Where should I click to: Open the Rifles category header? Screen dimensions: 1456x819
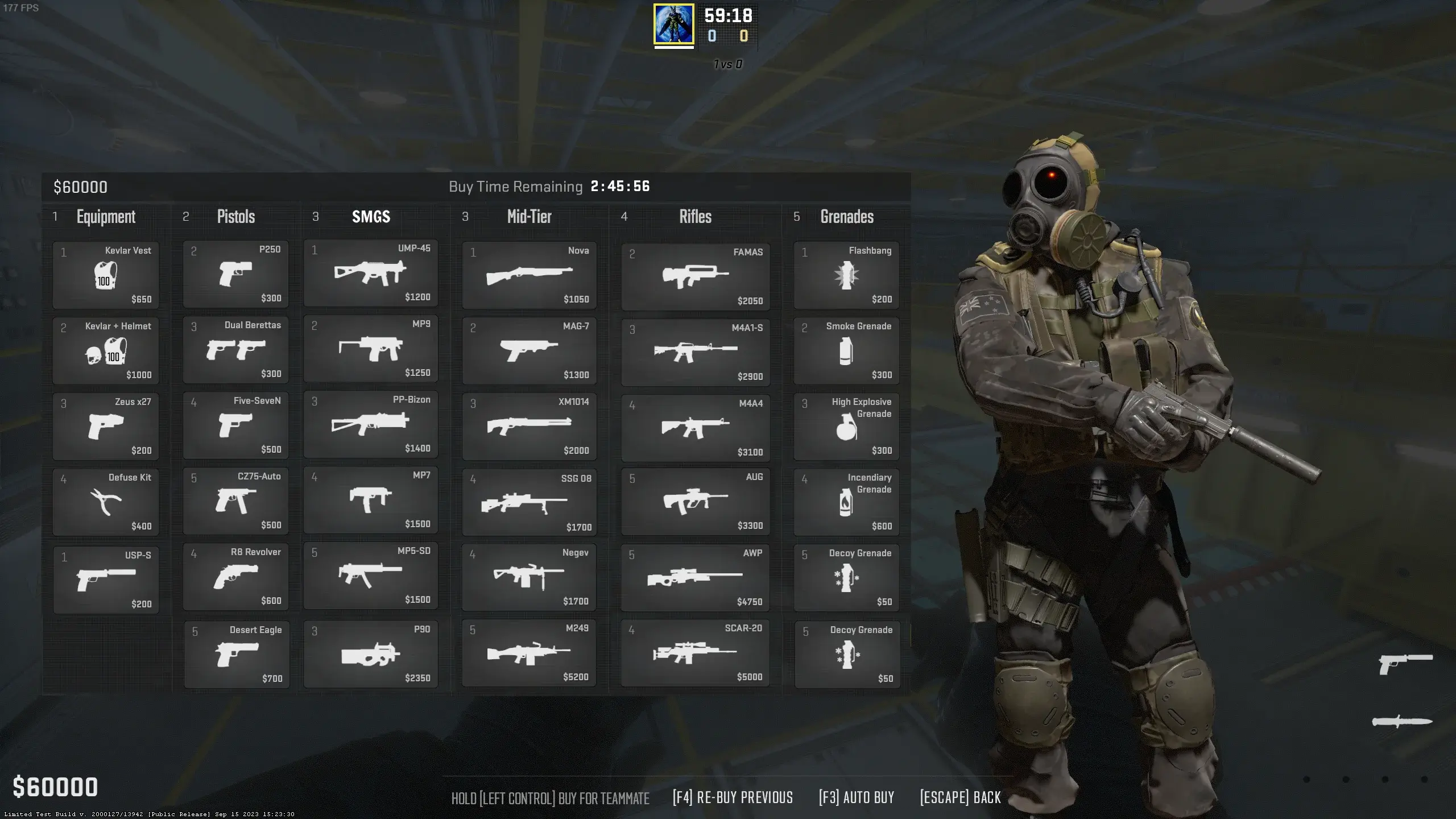coord(696,217)
